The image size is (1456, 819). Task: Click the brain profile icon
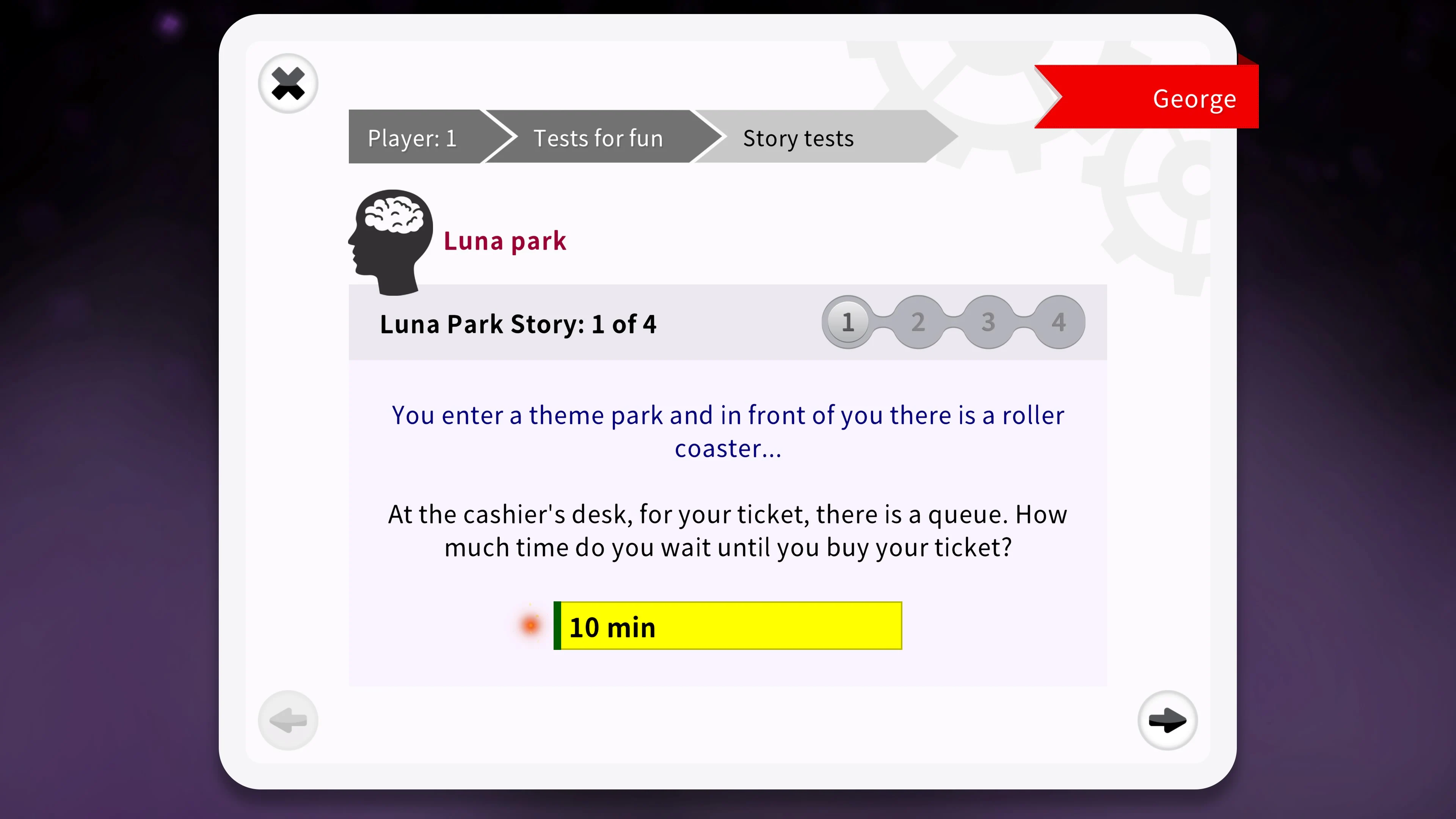point(390,240)
